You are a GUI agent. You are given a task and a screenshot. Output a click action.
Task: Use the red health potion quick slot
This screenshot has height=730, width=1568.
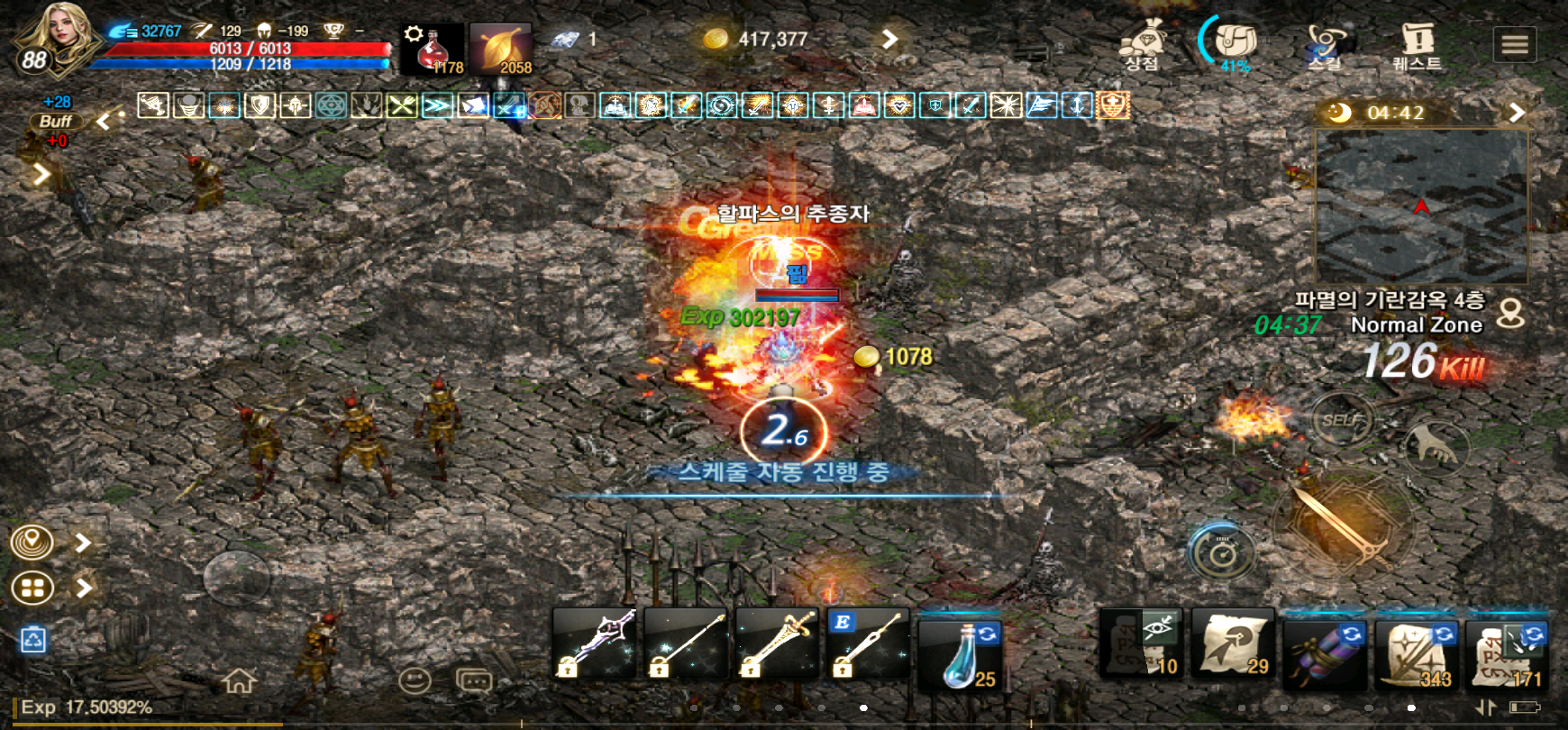[433, 49]
